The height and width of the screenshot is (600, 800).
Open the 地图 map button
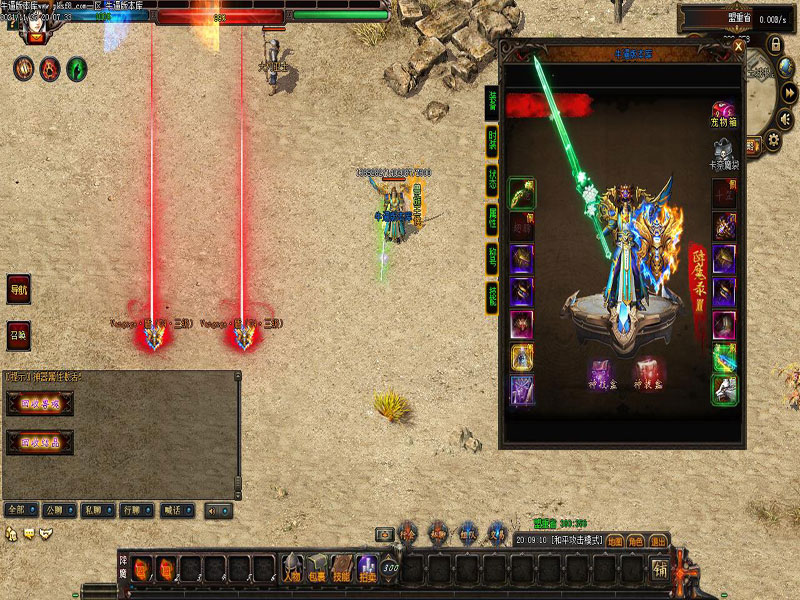[614, 541]
